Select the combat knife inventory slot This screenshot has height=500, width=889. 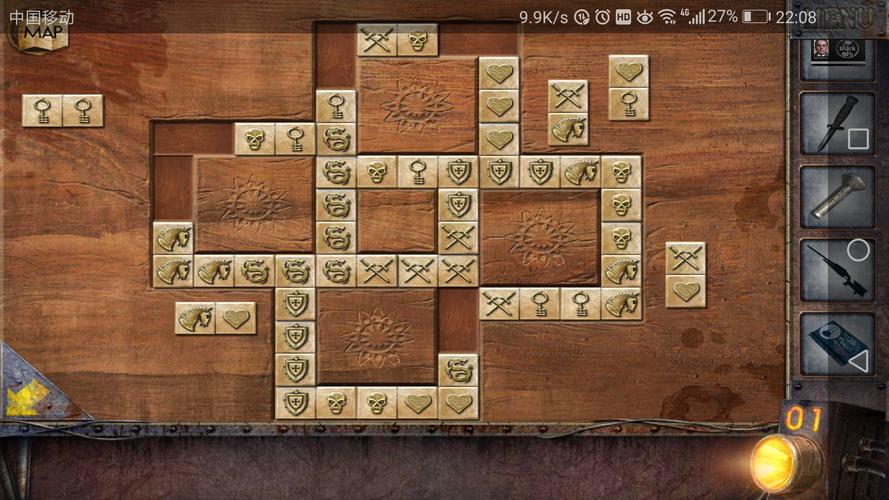point(837,122)
